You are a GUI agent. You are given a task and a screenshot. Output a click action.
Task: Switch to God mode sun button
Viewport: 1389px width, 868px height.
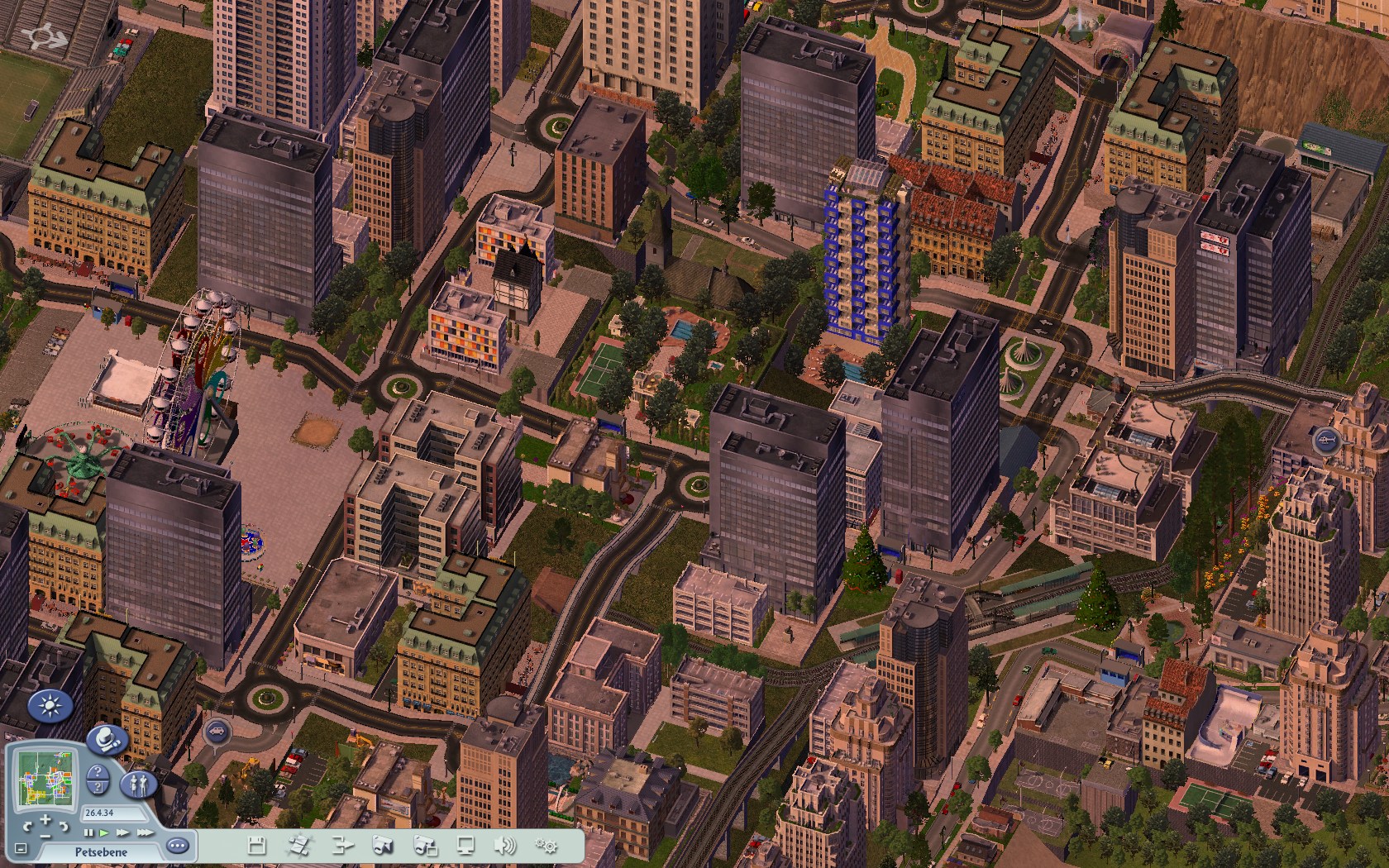pos(50,706)
